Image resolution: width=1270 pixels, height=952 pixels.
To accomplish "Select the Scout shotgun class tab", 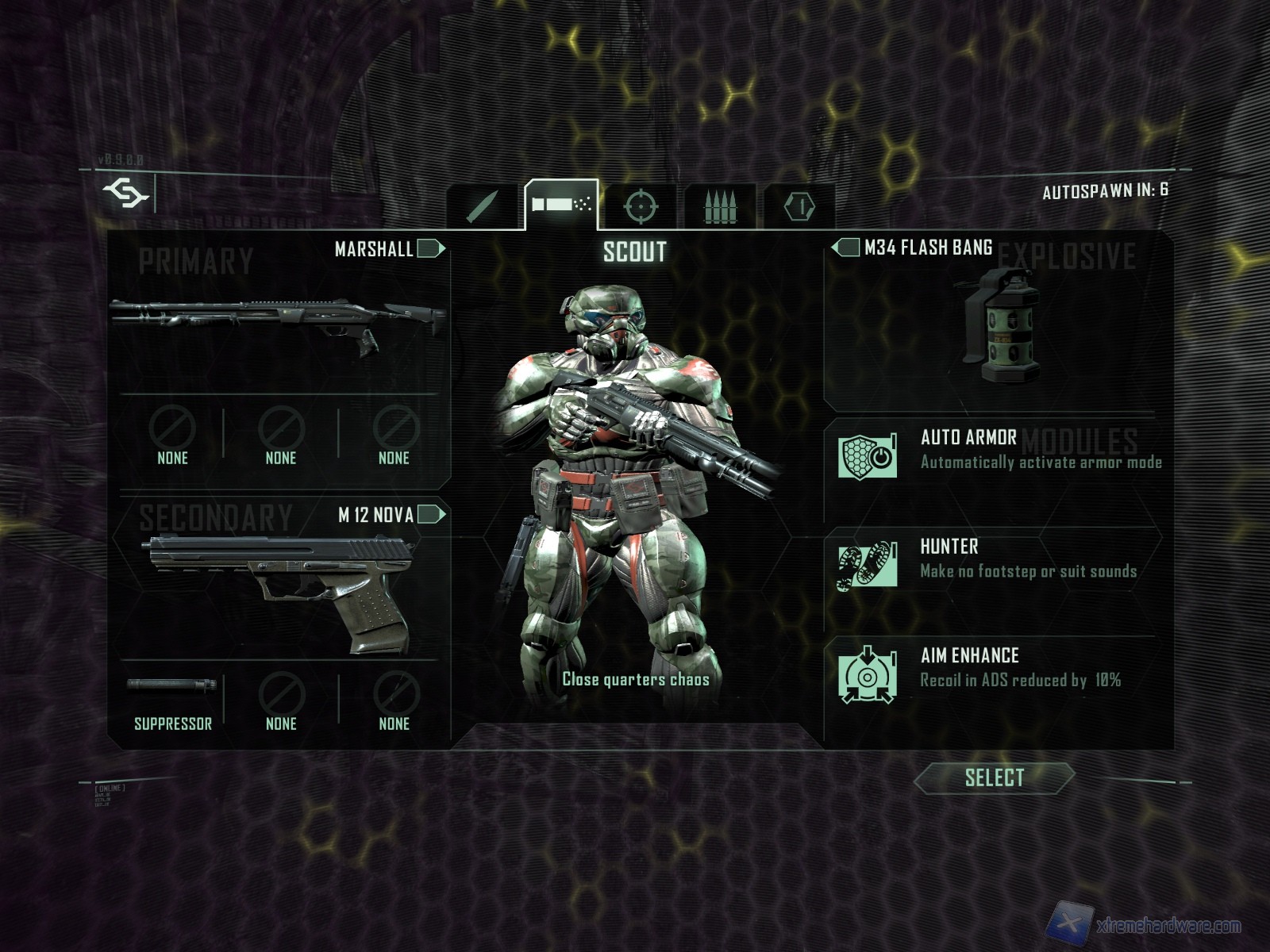I will tap(561, 205).
